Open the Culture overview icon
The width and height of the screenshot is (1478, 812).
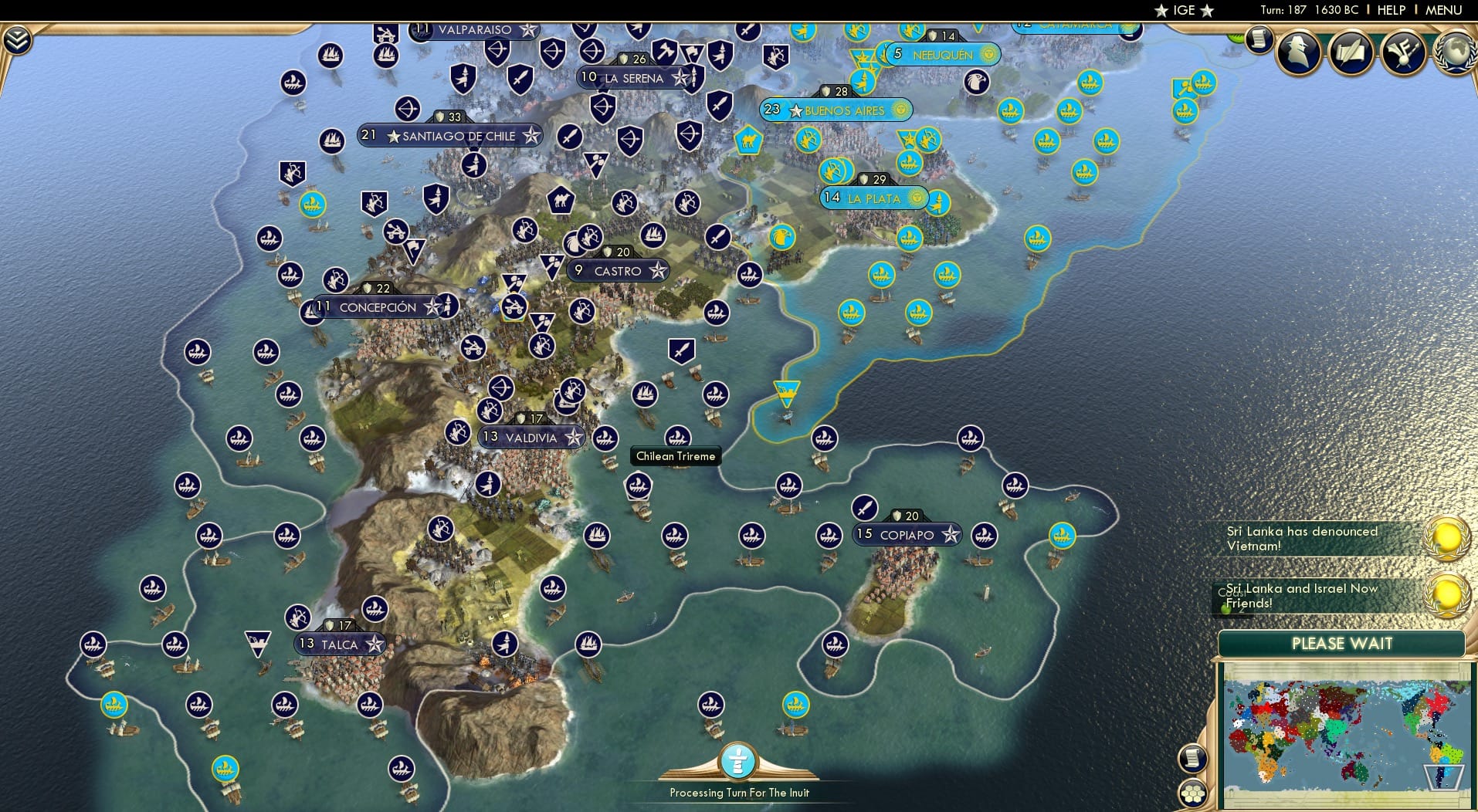[1402, 52]
